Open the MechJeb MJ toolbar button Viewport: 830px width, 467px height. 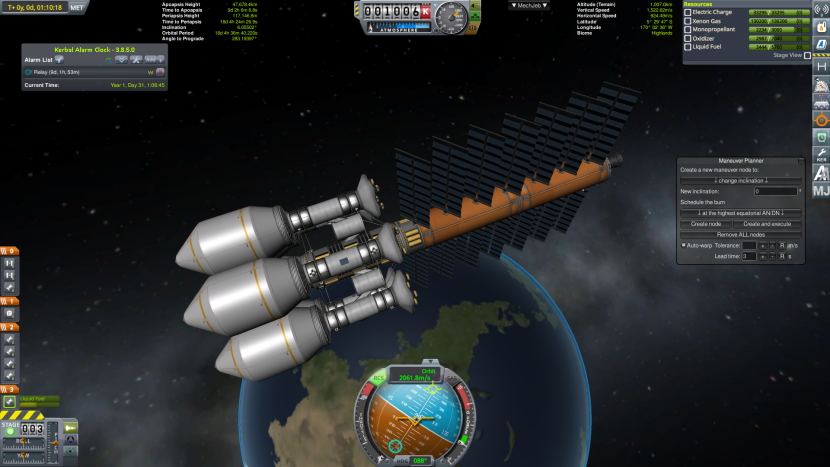pyautogui.click(x=821, y=191)
